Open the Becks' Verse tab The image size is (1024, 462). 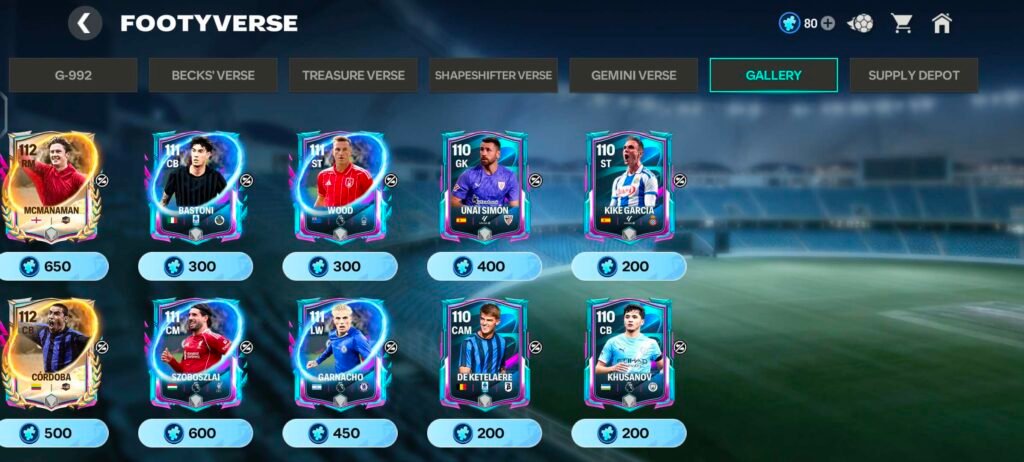pyautogui.click(x=213, y=75)
